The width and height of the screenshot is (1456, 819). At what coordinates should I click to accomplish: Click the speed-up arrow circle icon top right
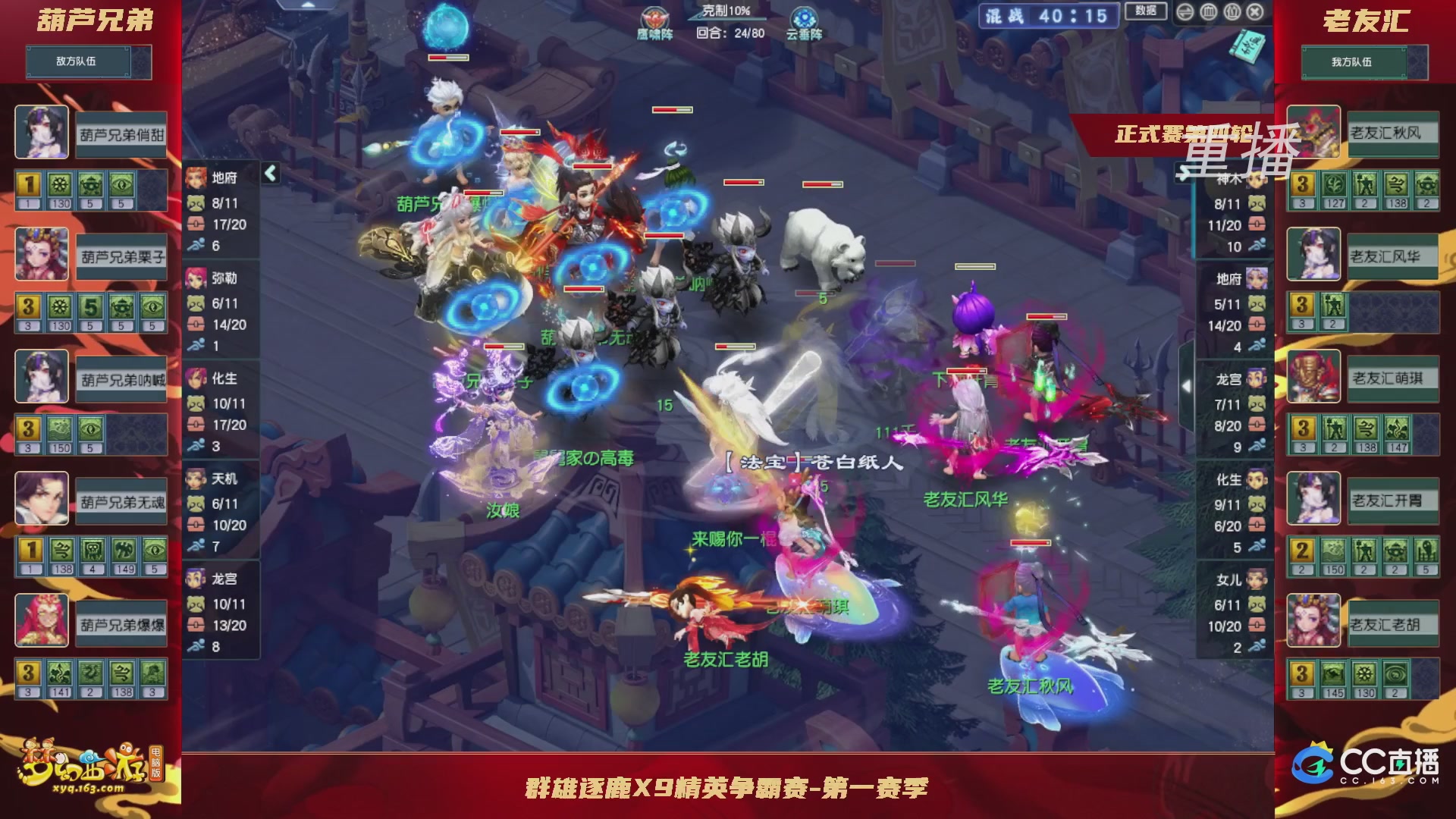coord(1185,12)
